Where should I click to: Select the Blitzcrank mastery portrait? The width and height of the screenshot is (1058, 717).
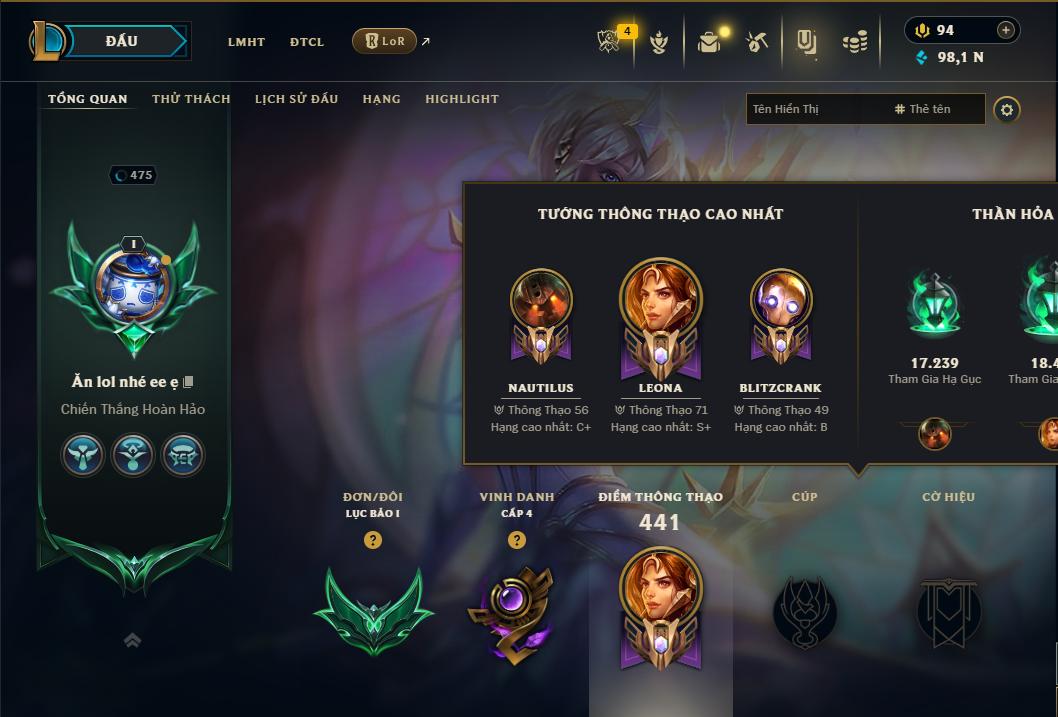[x=781, y=301]
